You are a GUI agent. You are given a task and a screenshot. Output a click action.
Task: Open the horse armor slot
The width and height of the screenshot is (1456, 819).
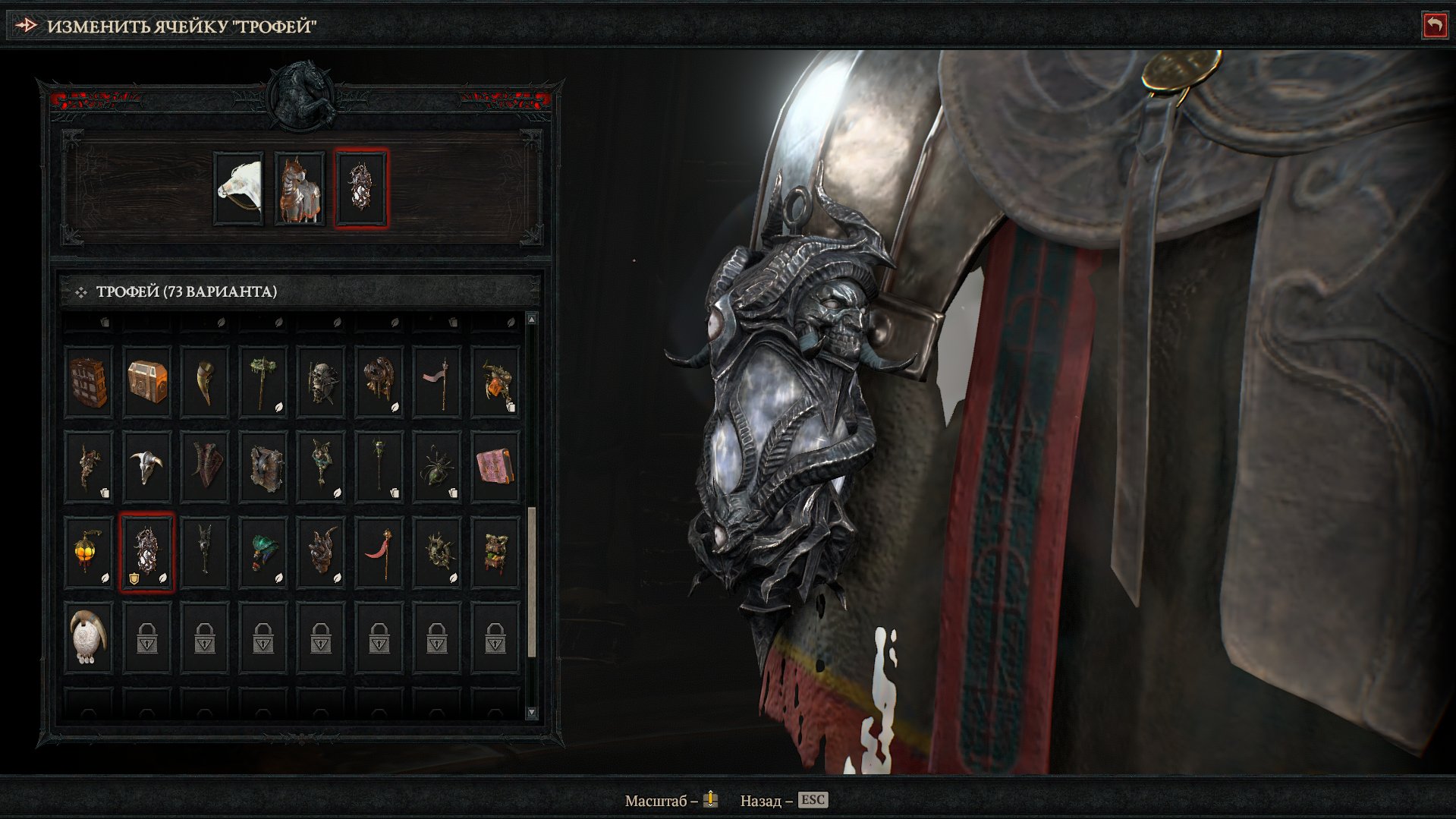coord(300,188)
